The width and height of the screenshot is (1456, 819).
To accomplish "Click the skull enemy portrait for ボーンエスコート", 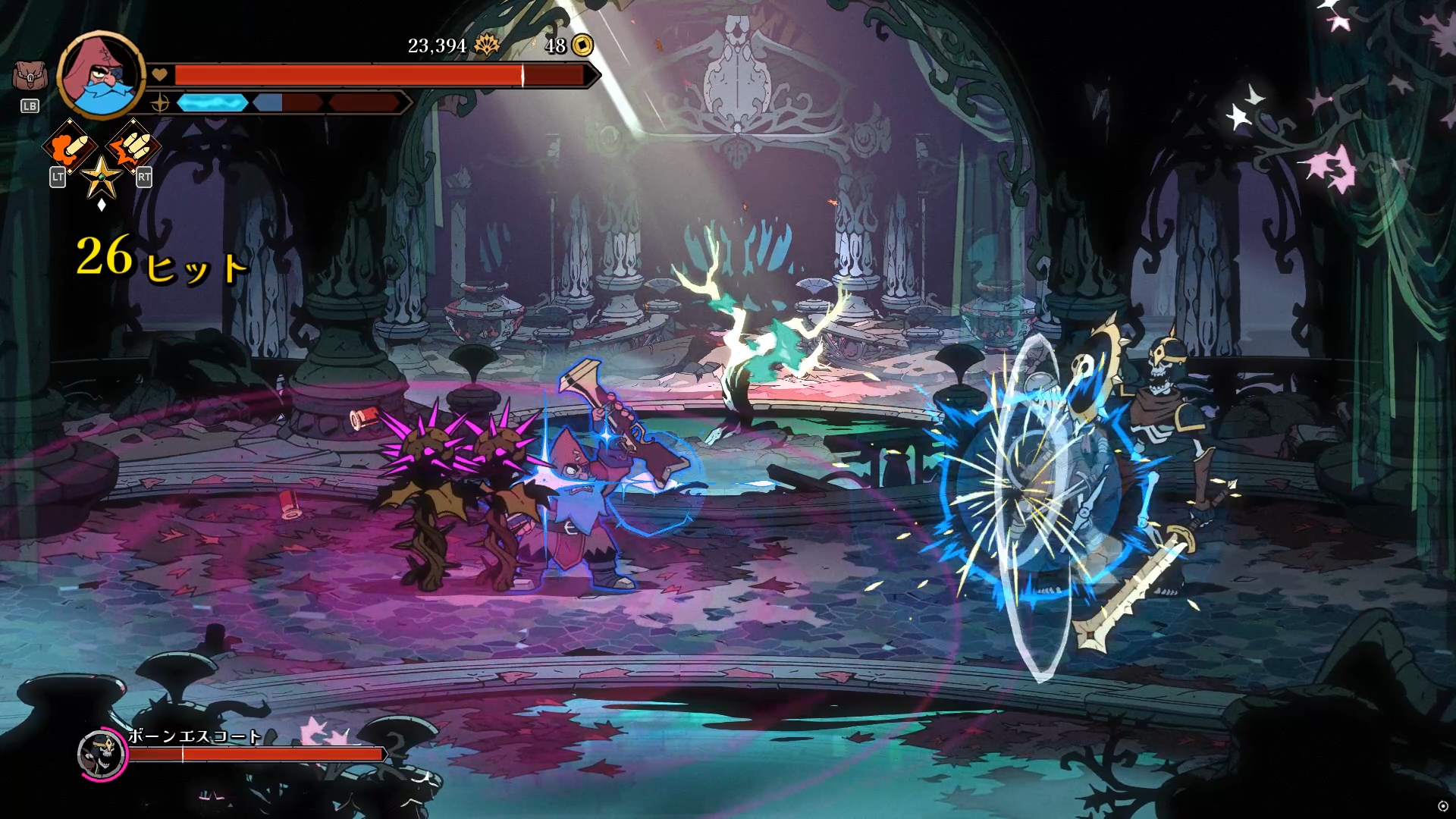I will click(x=102, y=754).
